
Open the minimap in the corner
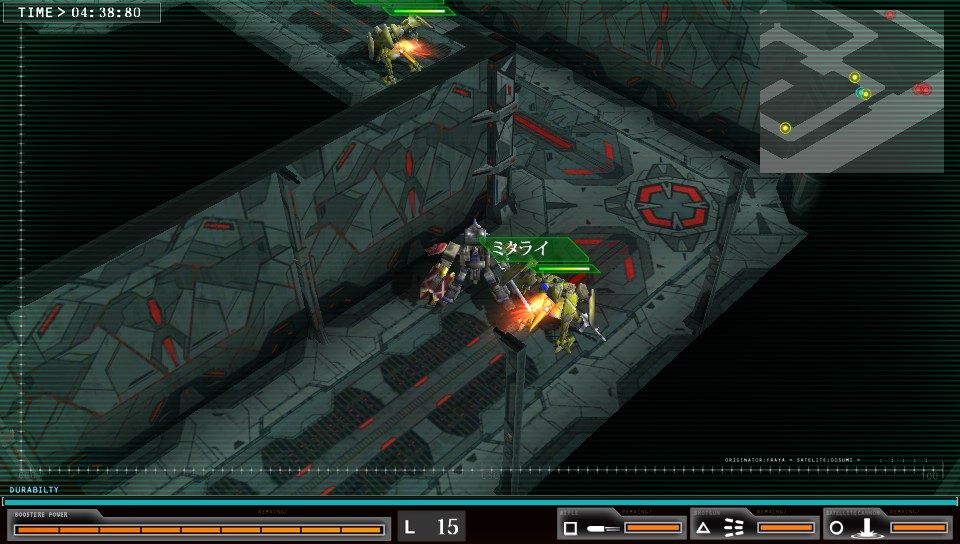[851, 91]
